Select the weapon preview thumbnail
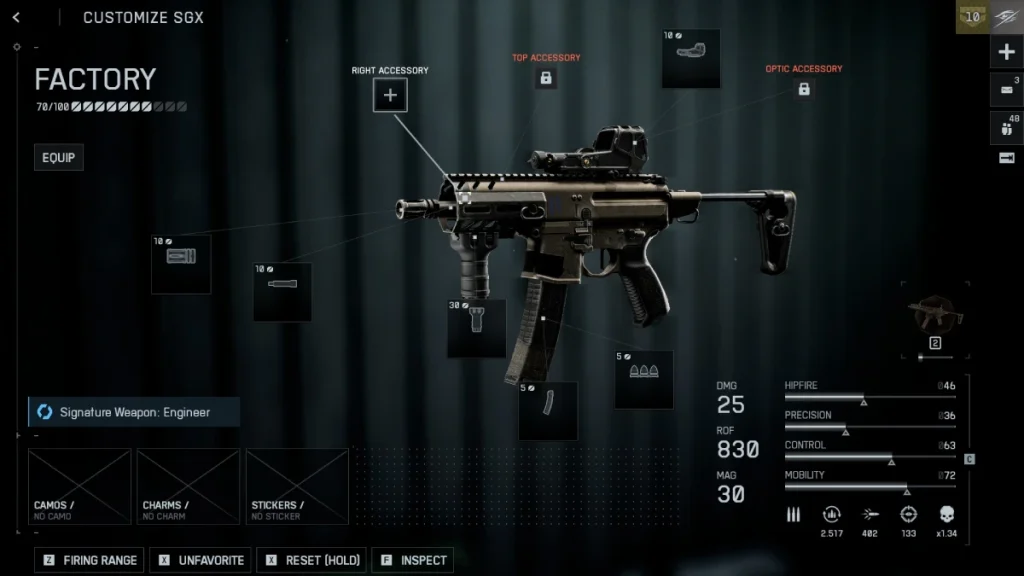Screen dimensions: 1024x576 [936, 317]
